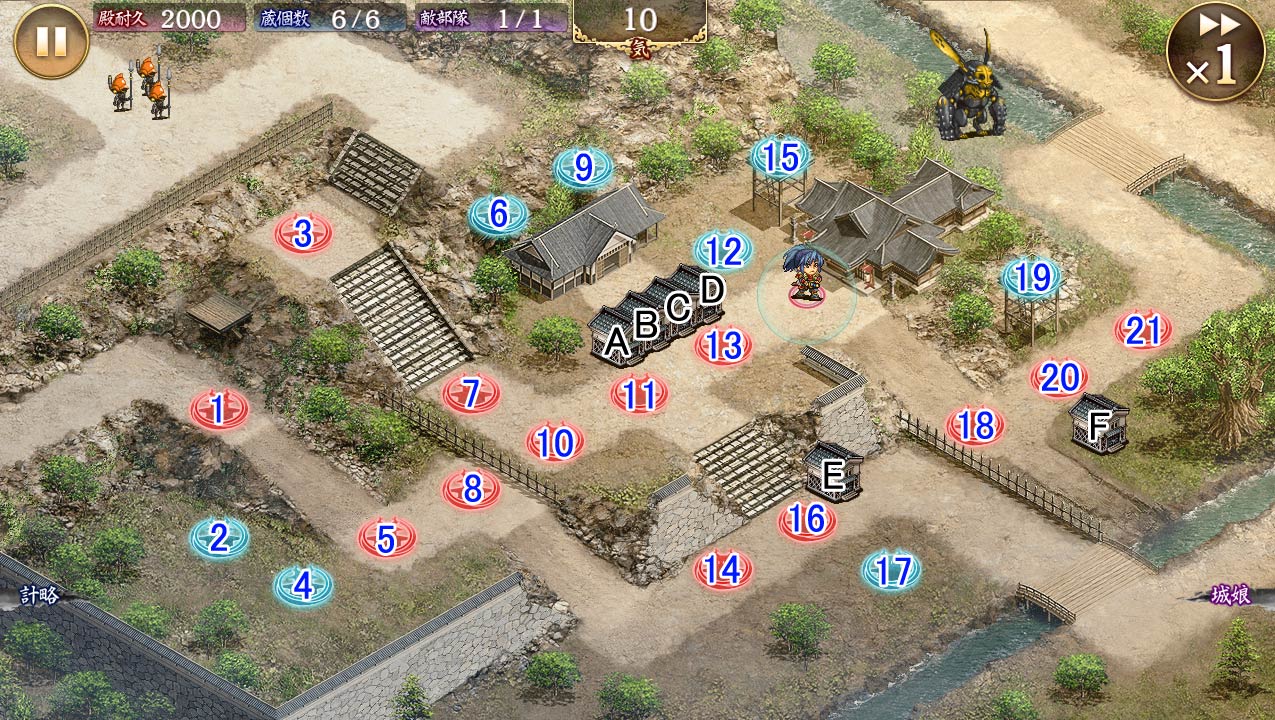This screenshot has height=720, width=1275.
Task: Choose blue deployment slot 9
Action: tap(584, 168)
